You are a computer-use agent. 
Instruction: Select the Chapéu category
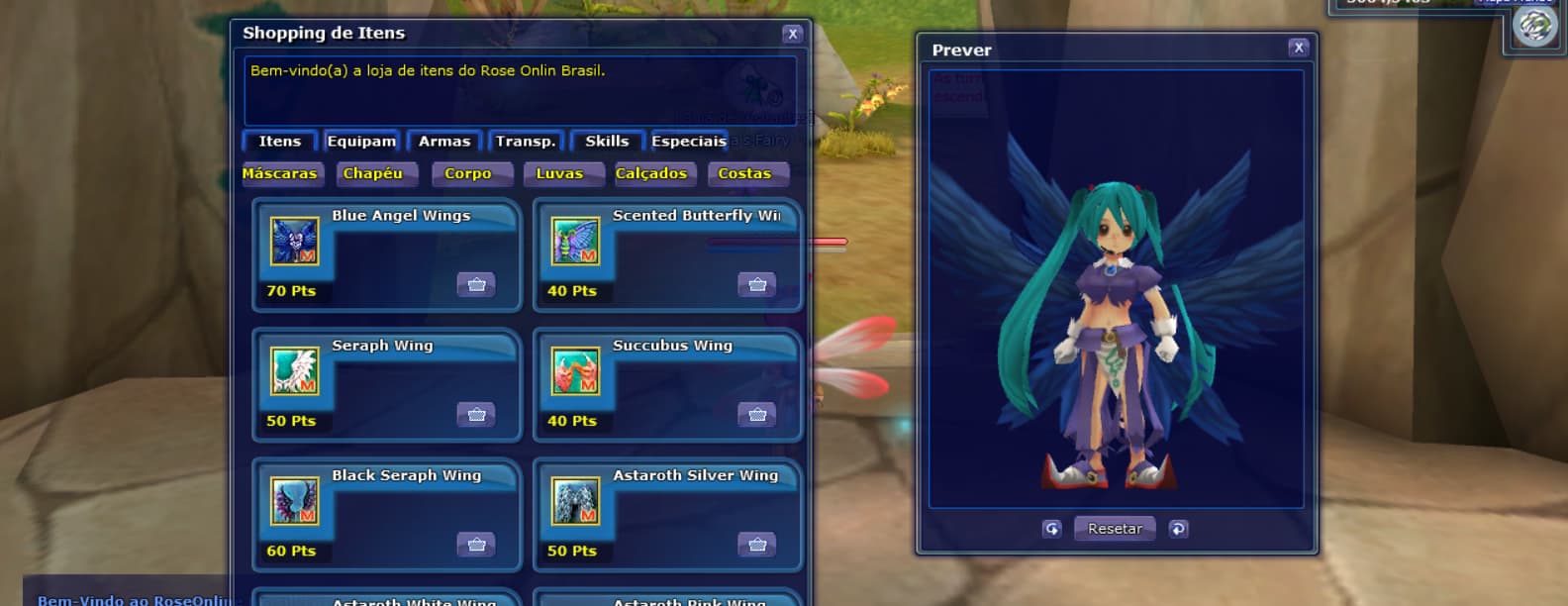[373, 174]
